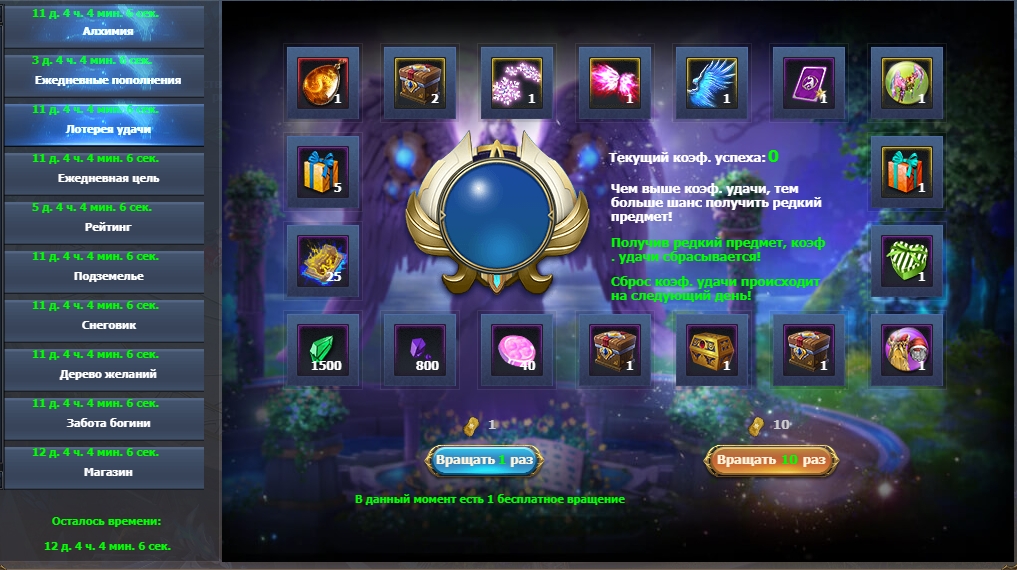Select the Лотерея удачи tab
Viewport: 1017px width, 570px height.
coord(108,124)
